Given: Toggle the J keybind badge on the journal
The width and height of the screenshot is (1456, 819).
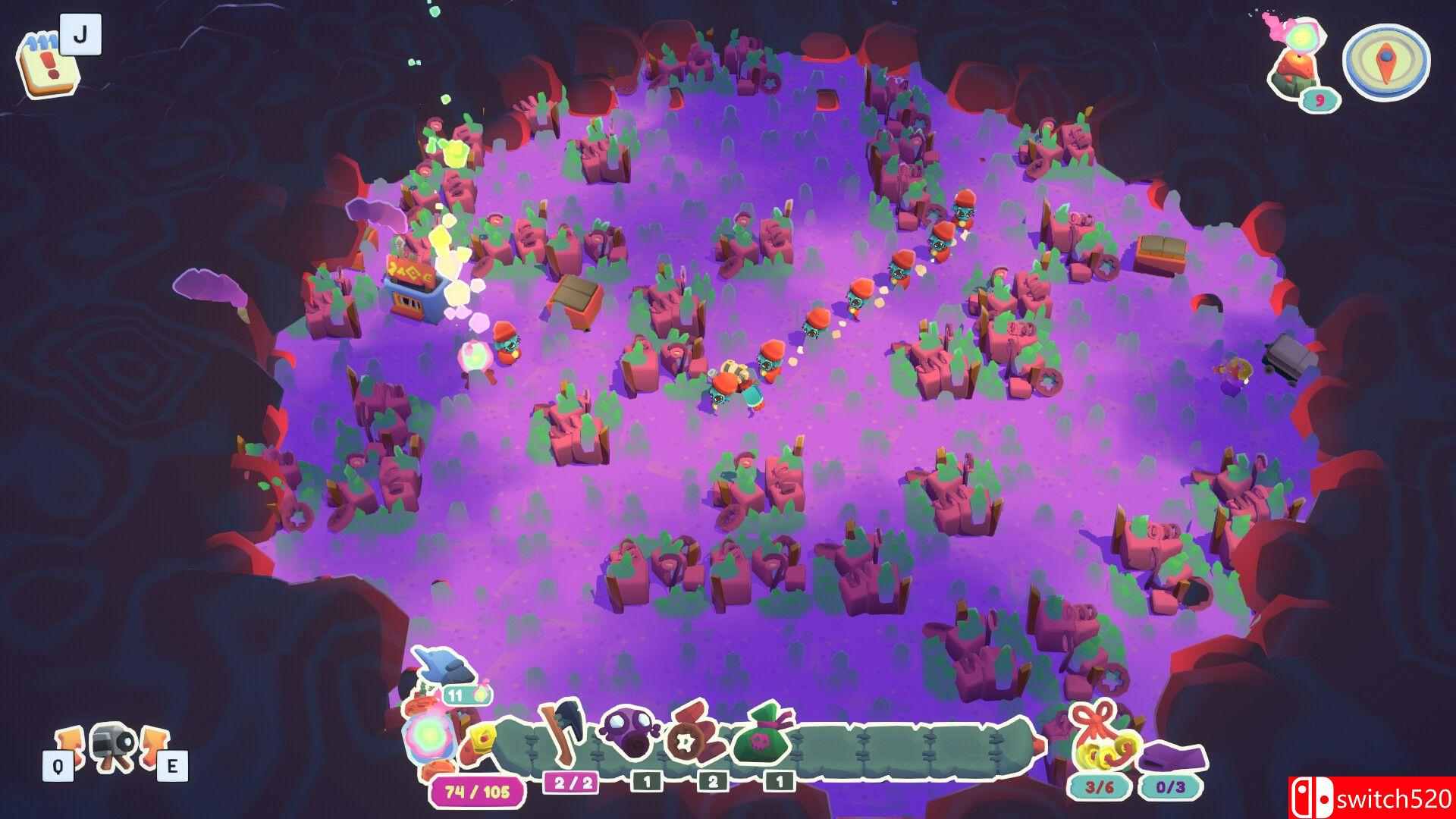Looking at the screenshot, I should pyautogui.click(x=83, y=33).
